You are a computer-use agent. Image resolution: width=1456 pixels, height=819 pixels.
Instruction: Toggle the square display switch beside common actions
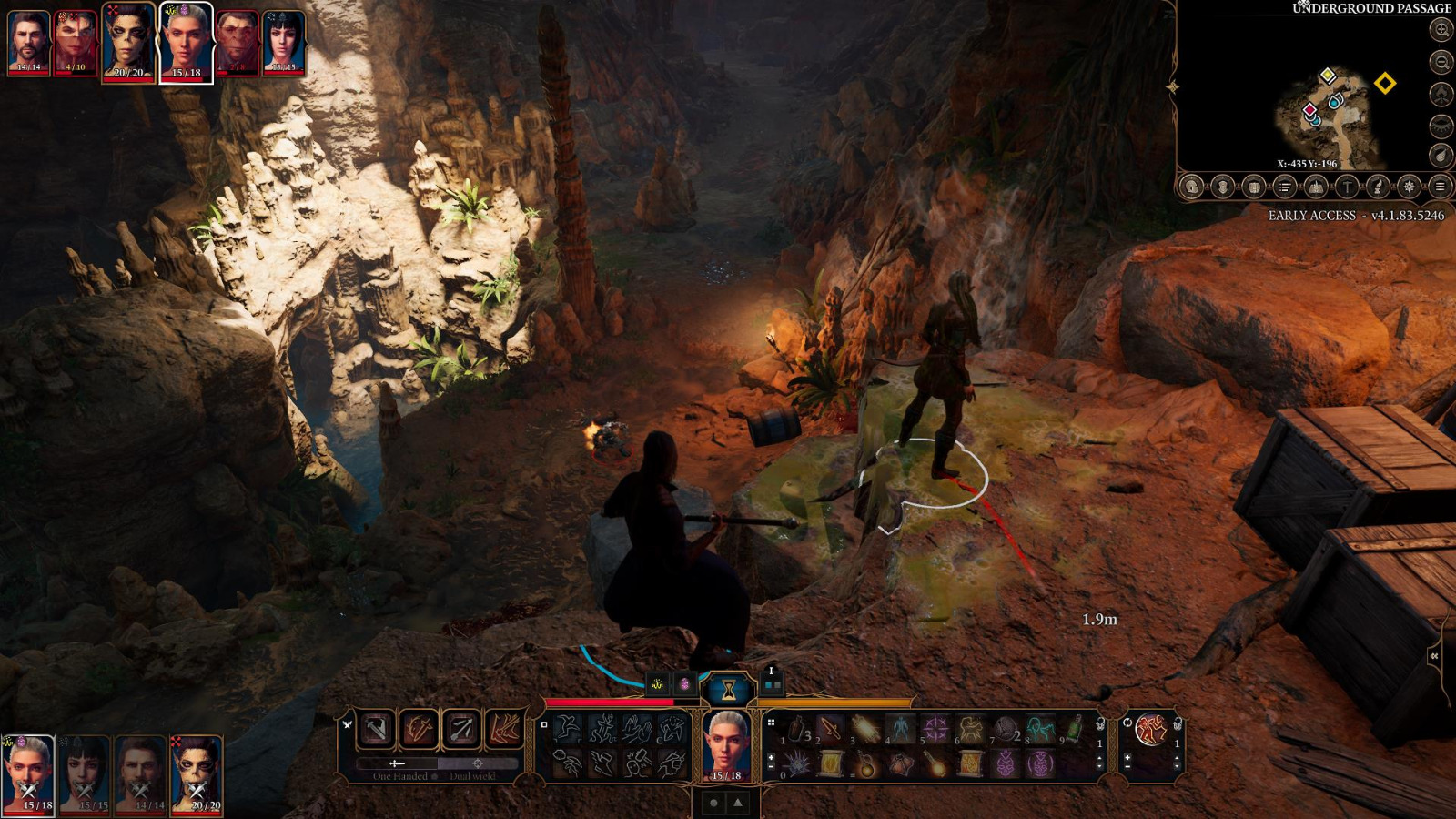[544, 724]
